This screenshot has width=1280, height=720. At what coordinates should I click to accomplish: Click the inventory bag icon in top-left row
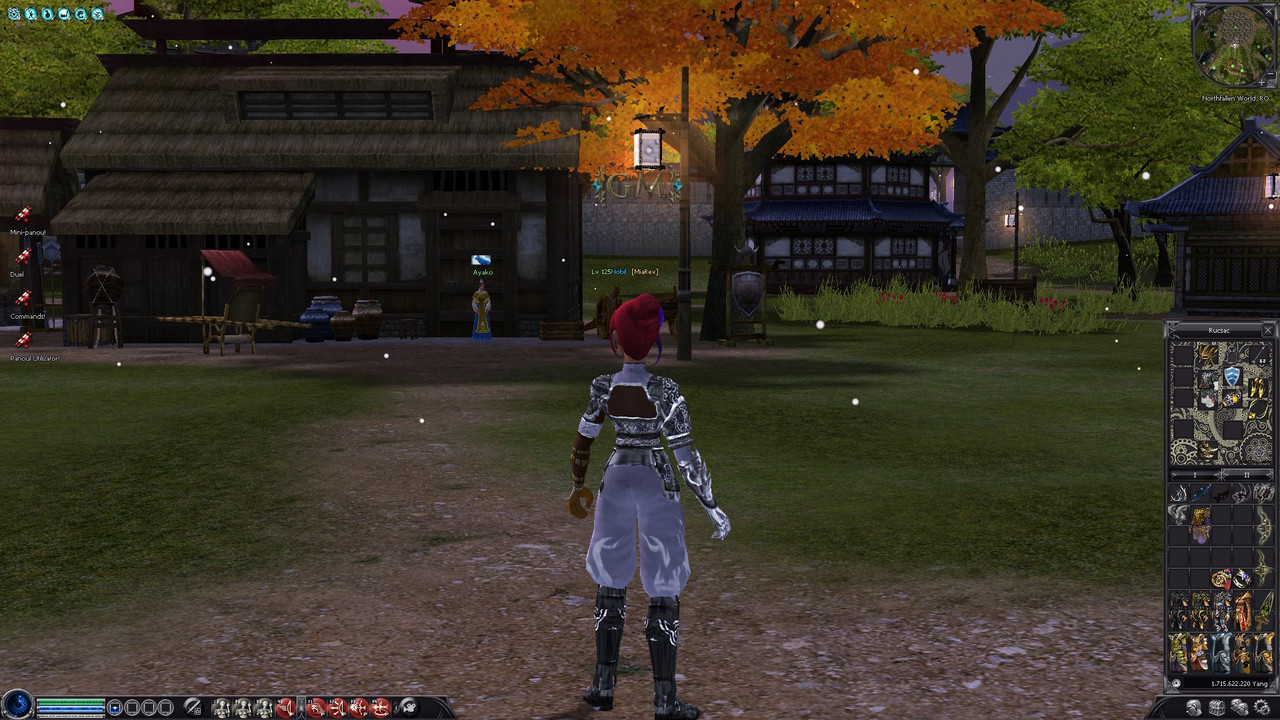click(47, 13)
